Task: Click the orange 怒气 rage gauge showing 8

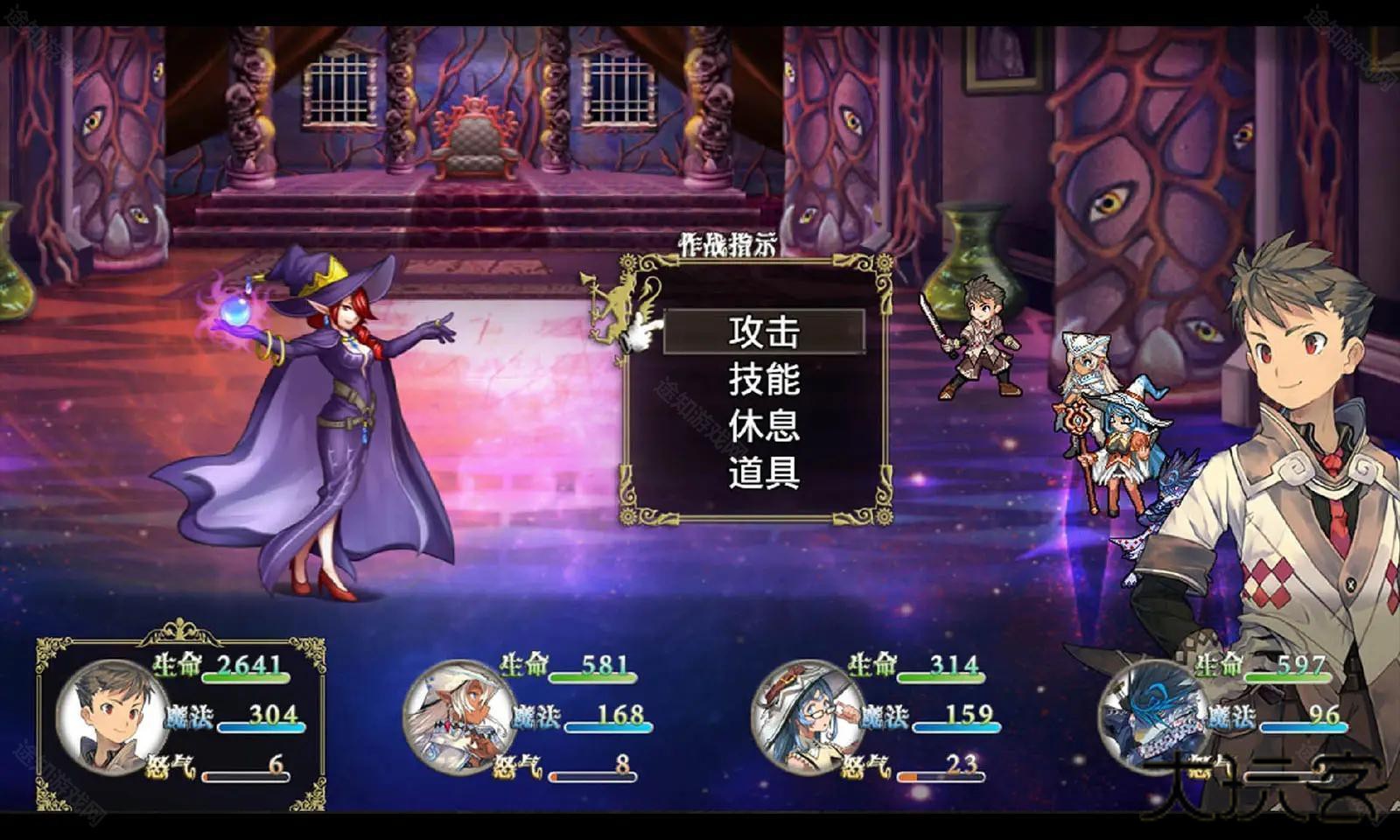Action: pyautogui.click(x=591, y=774)
